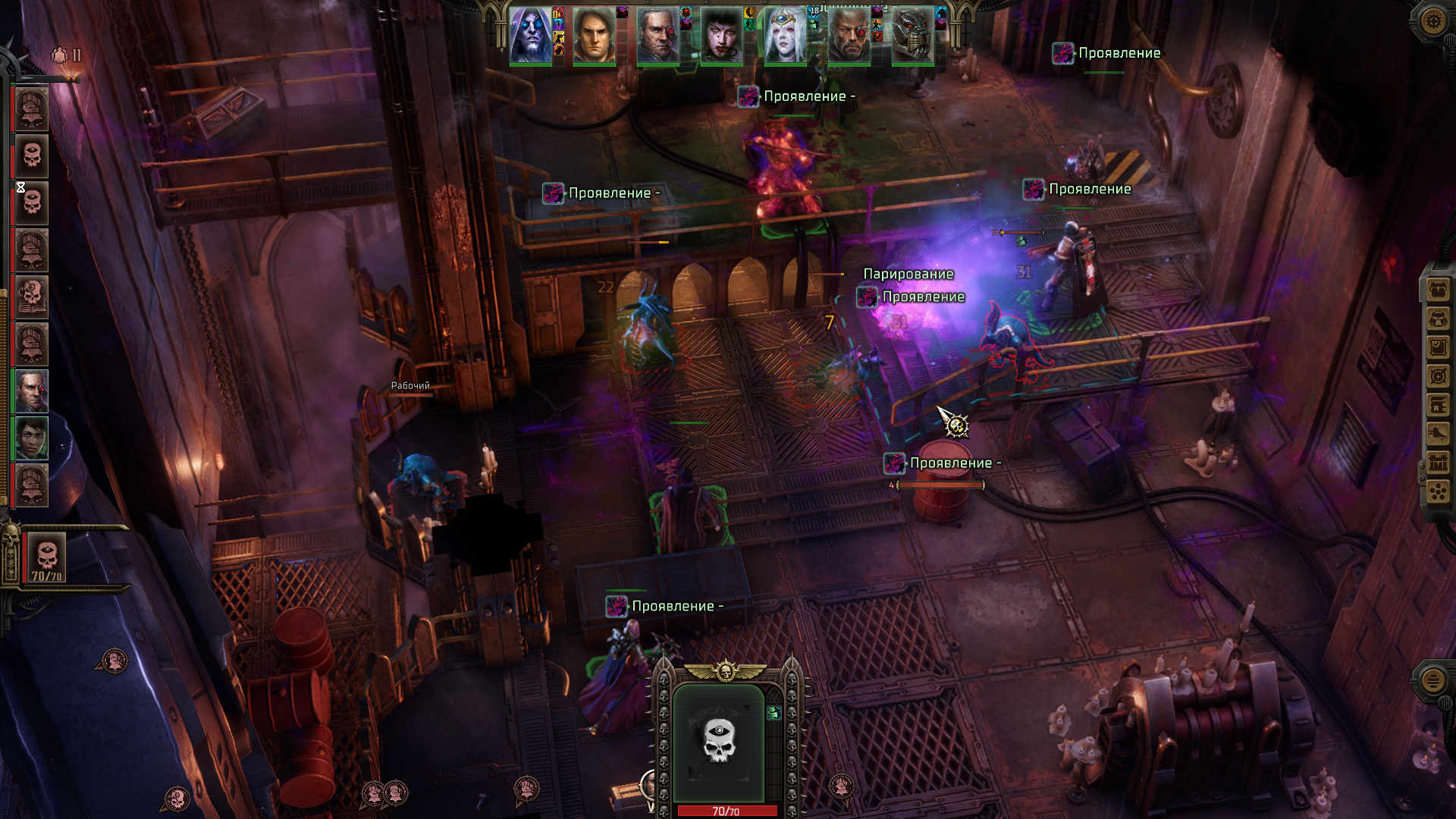
Task: Select the white-haired navigator portrait
Action: 785,36
